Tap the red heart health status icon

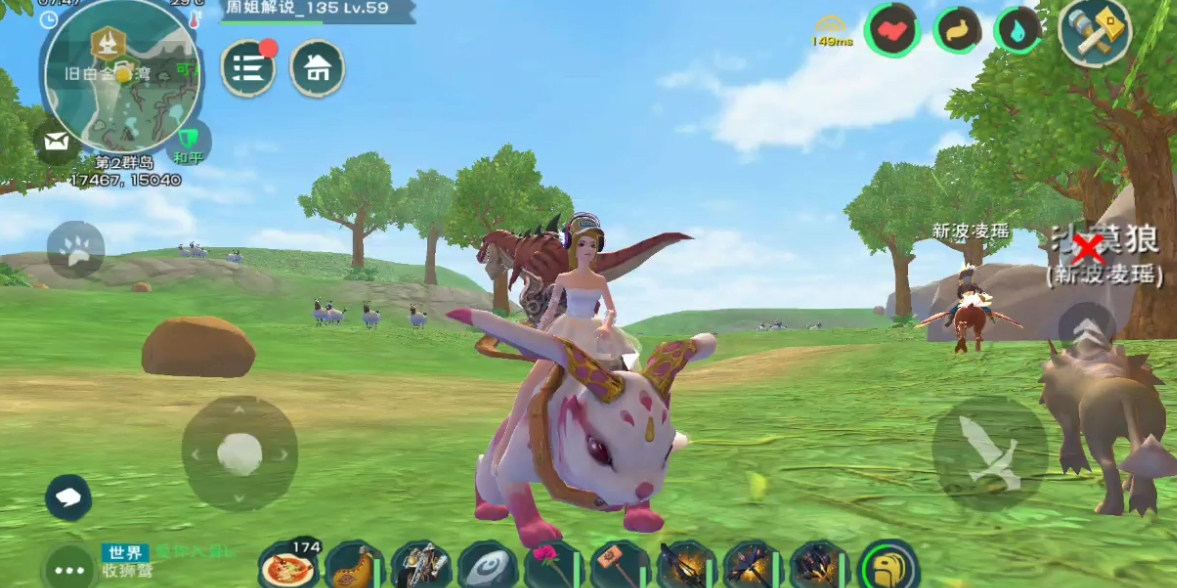[x=892, y=30]
